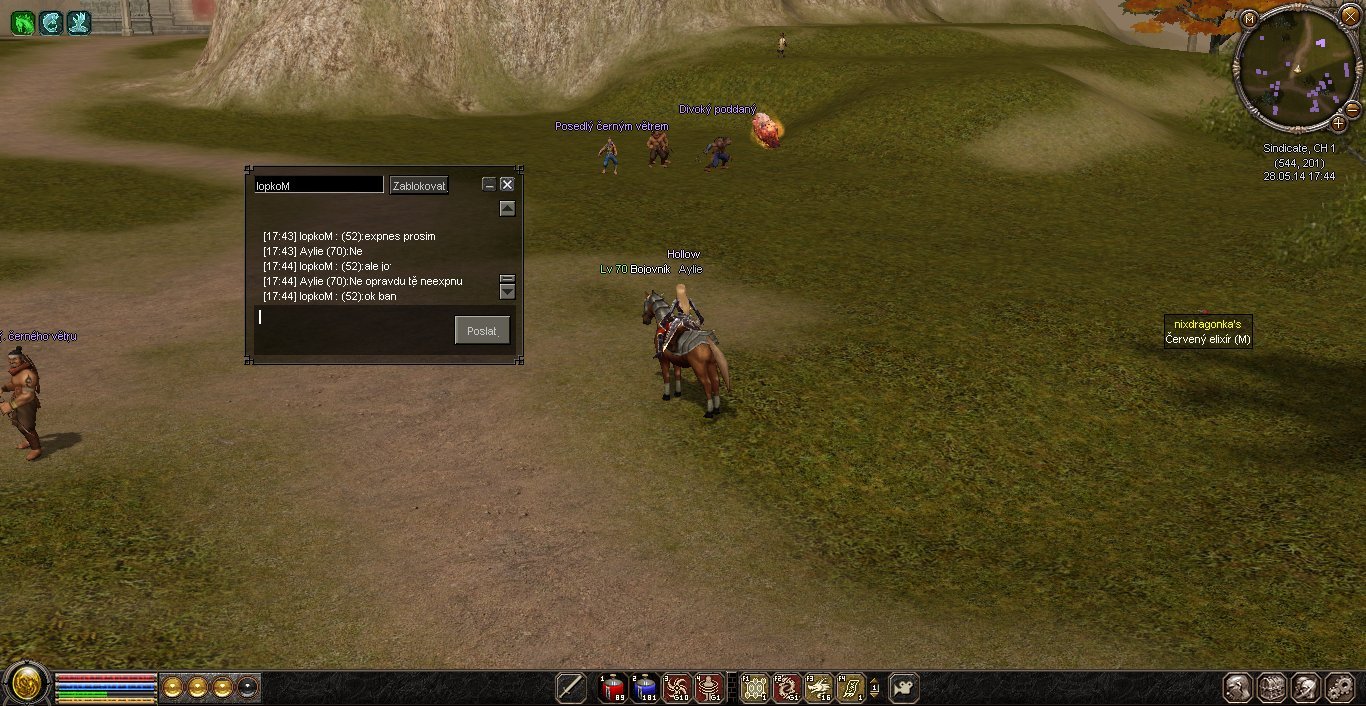Toggle the camera mode button
This screenshot has height=706, width=1366.
[904, 688]
